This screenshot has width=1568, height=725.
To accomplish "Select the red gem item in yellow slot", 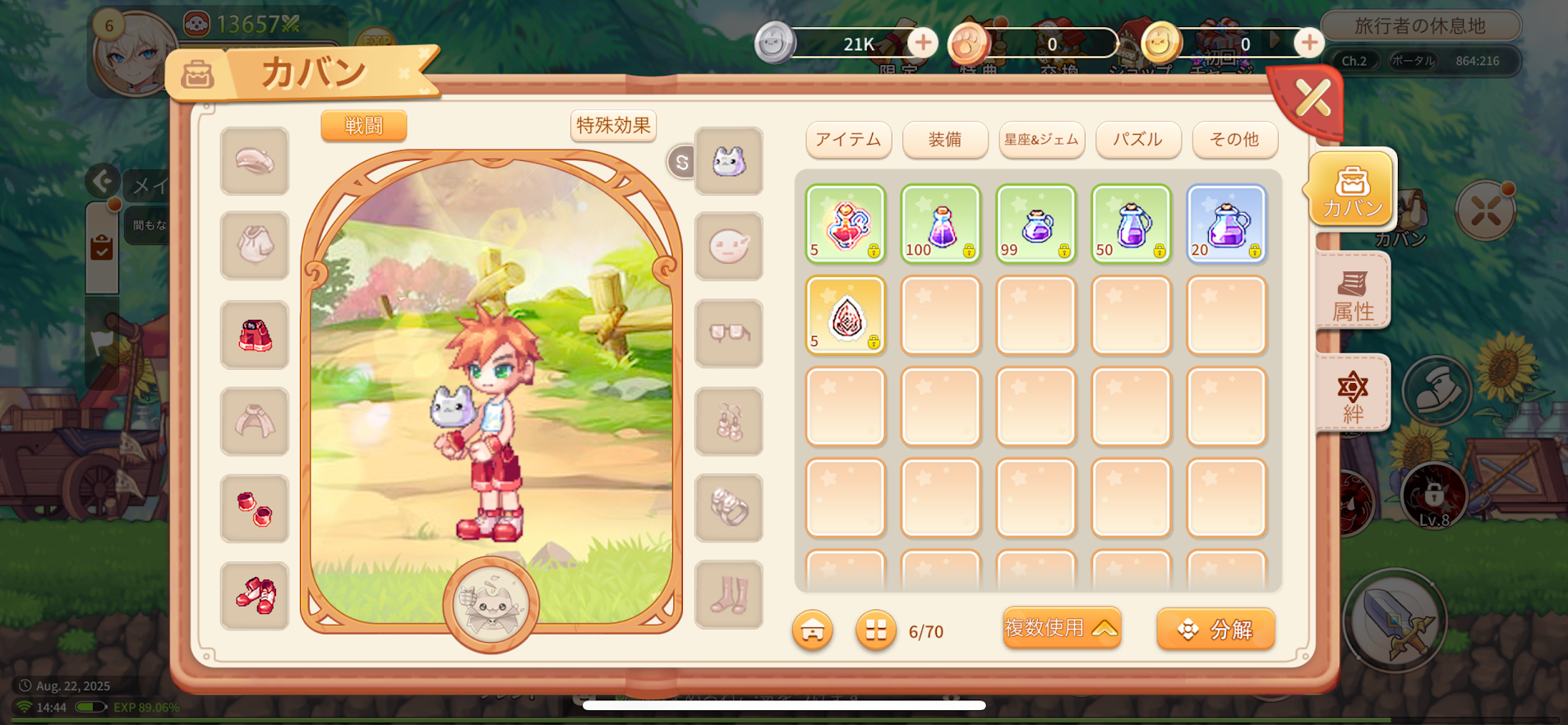I will pos(845,316).
